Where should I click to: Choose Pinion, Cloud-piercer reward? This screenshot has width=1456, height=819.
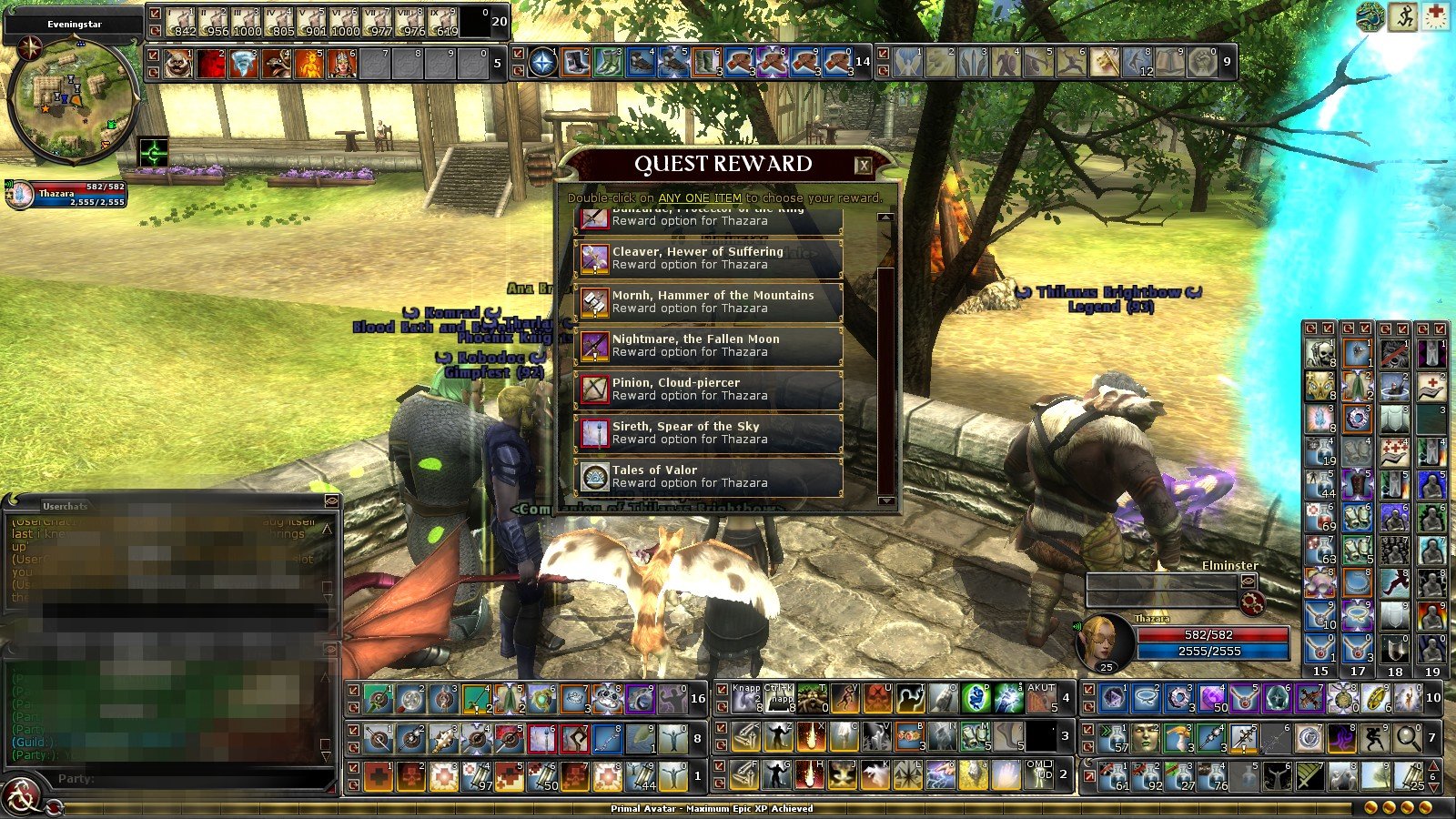708,389
